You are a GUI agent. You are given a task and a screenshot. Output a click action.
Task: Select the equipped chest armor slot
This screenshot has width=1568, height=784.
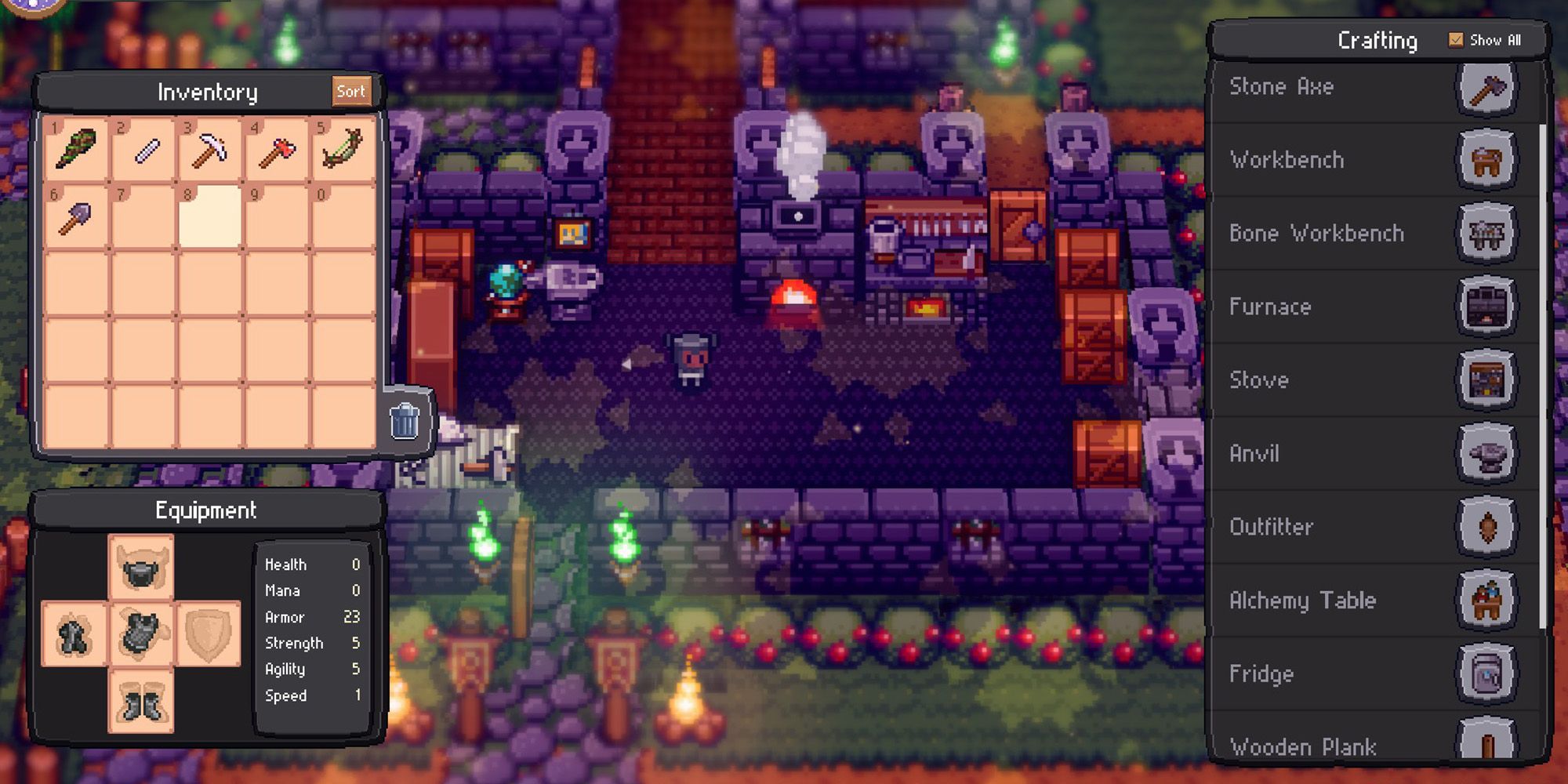[x=141, y=633]
